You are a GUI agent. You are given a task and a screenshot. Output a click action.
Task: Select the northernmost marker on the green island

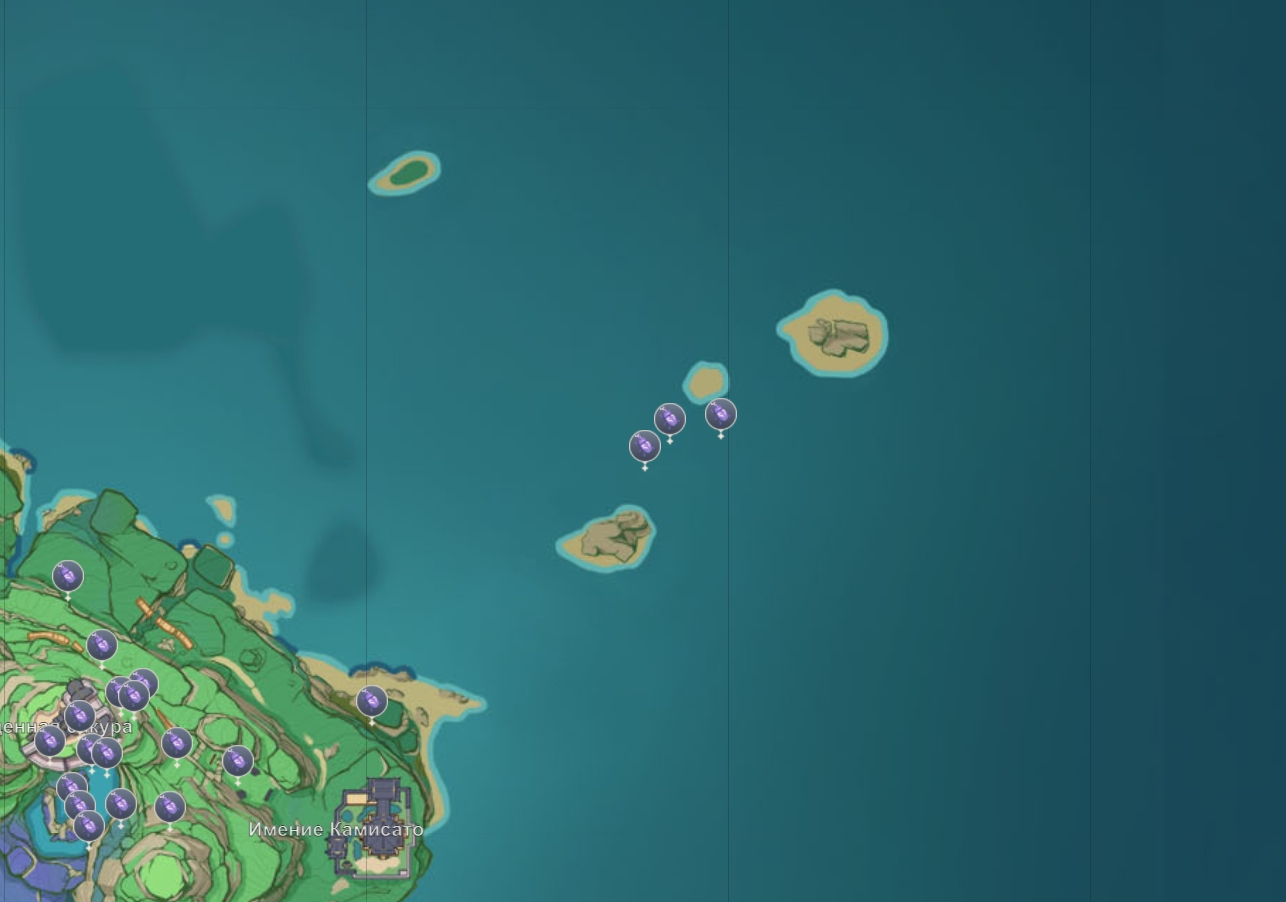coord(68,576)
